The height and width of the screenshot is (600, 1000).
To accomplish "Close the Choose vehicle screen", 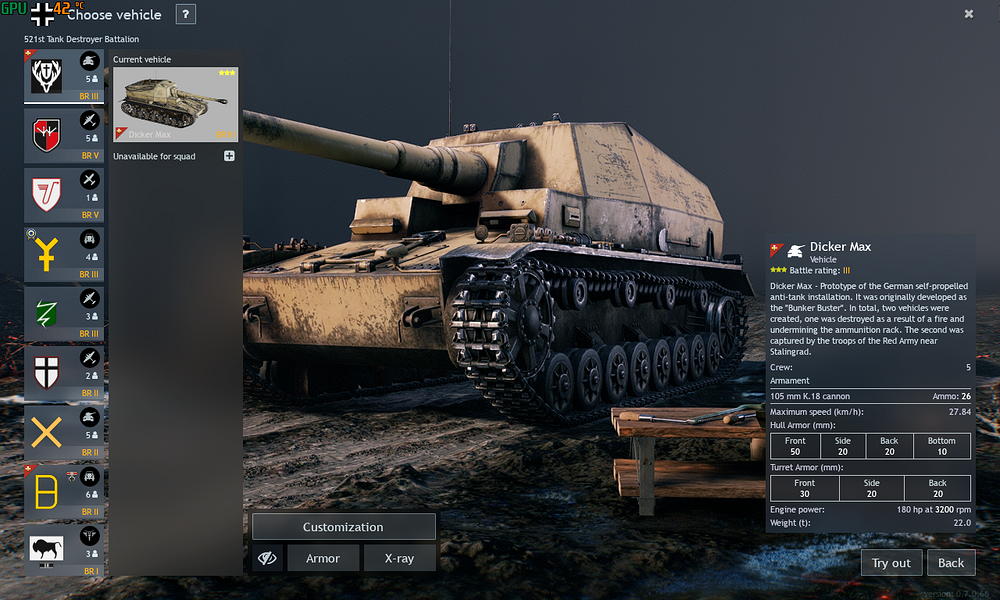I will (x=969, y=14).
